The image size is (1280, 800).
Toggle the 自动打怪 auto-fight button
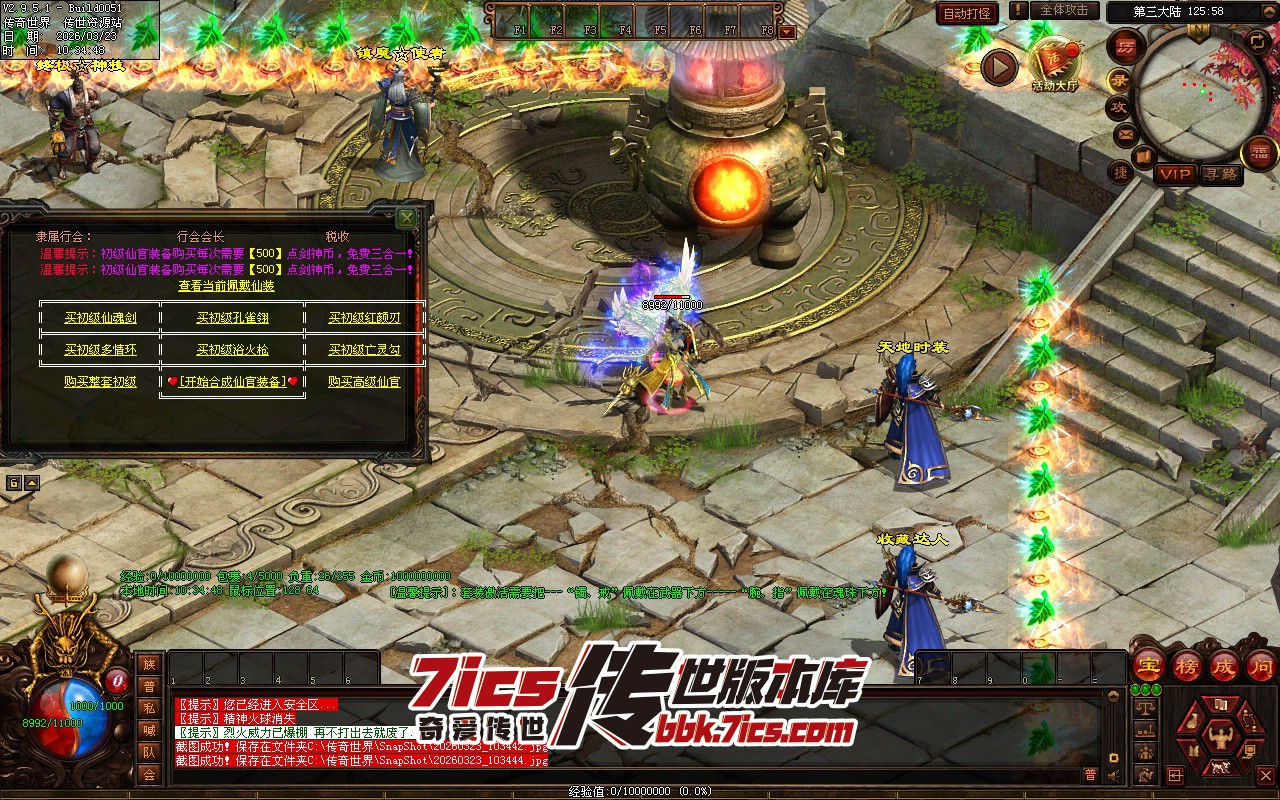967,13
